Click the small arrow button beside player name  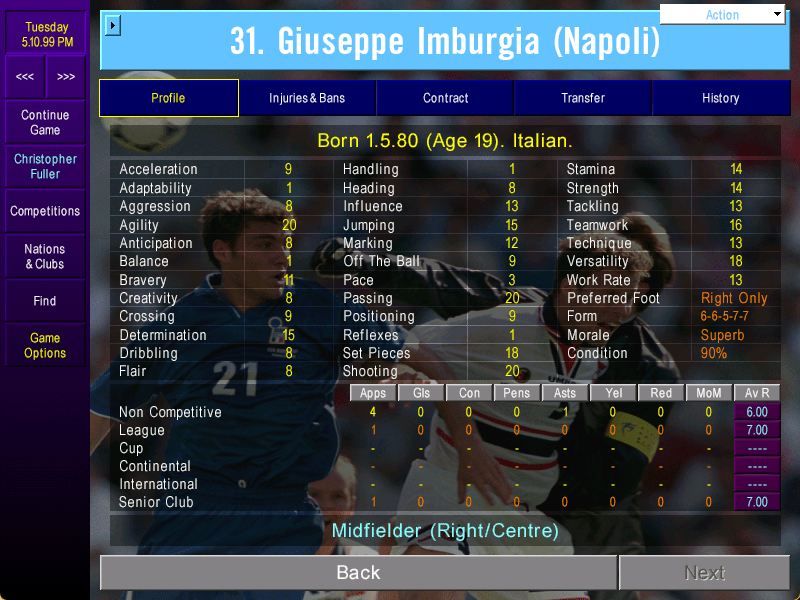point(112,25)
